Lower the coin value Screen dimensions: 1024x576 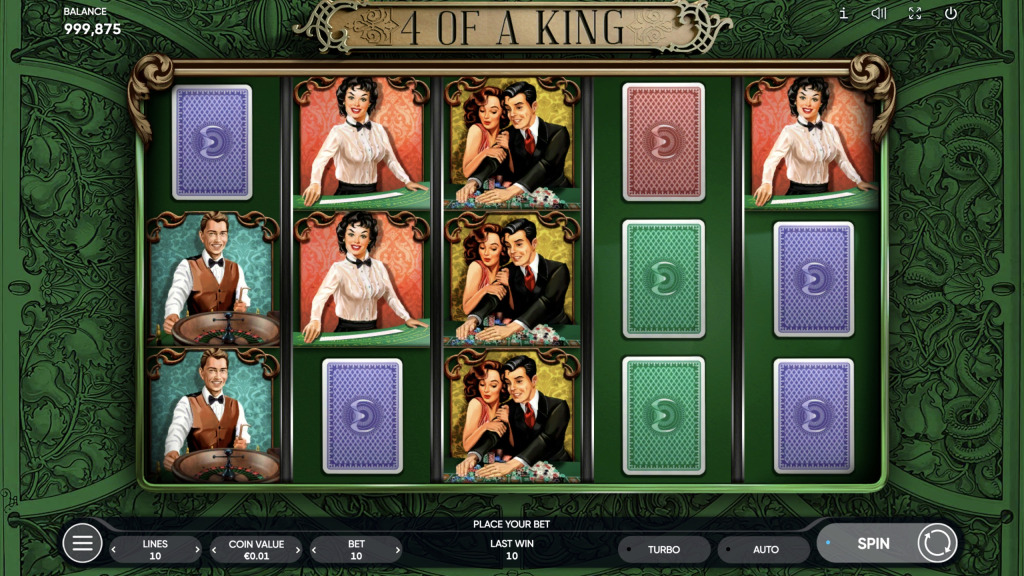[x=215, y=550]
